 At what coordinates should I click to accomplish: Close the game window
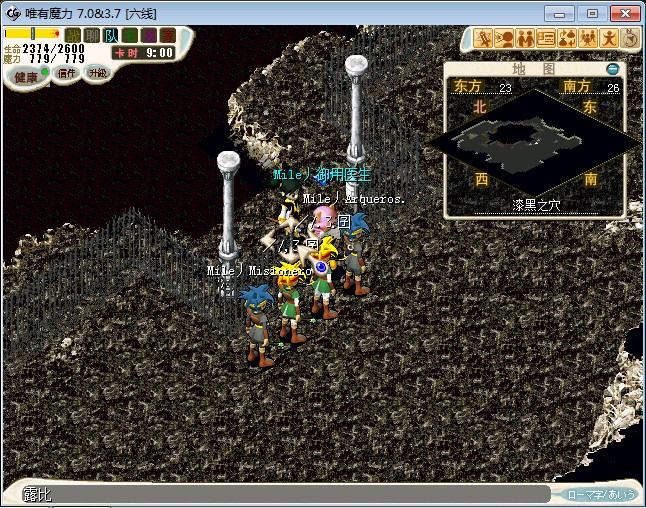pyautogui.click(x=622, y=13)
